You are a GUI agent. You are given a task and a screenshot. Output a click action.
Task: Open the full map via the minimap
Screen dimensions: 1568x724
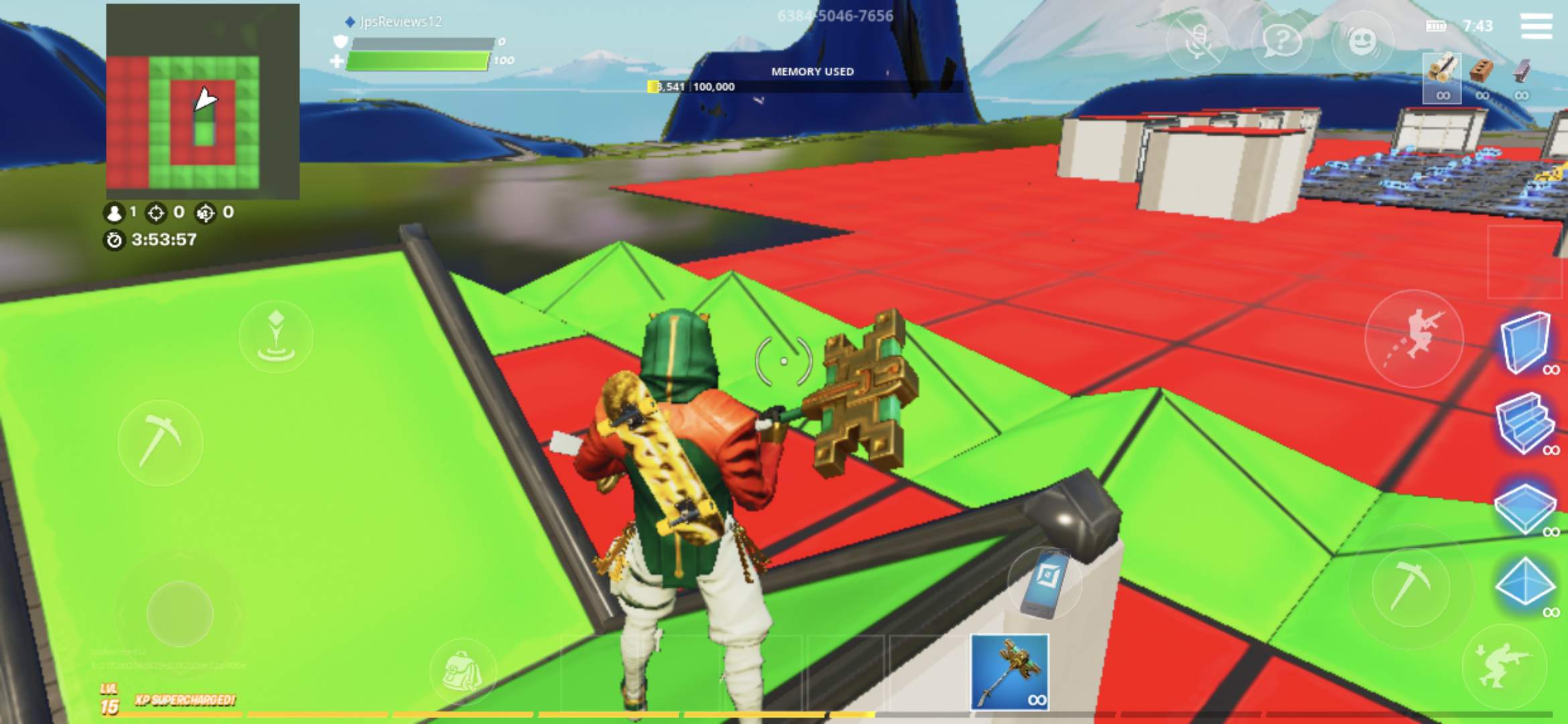(203, 101)
